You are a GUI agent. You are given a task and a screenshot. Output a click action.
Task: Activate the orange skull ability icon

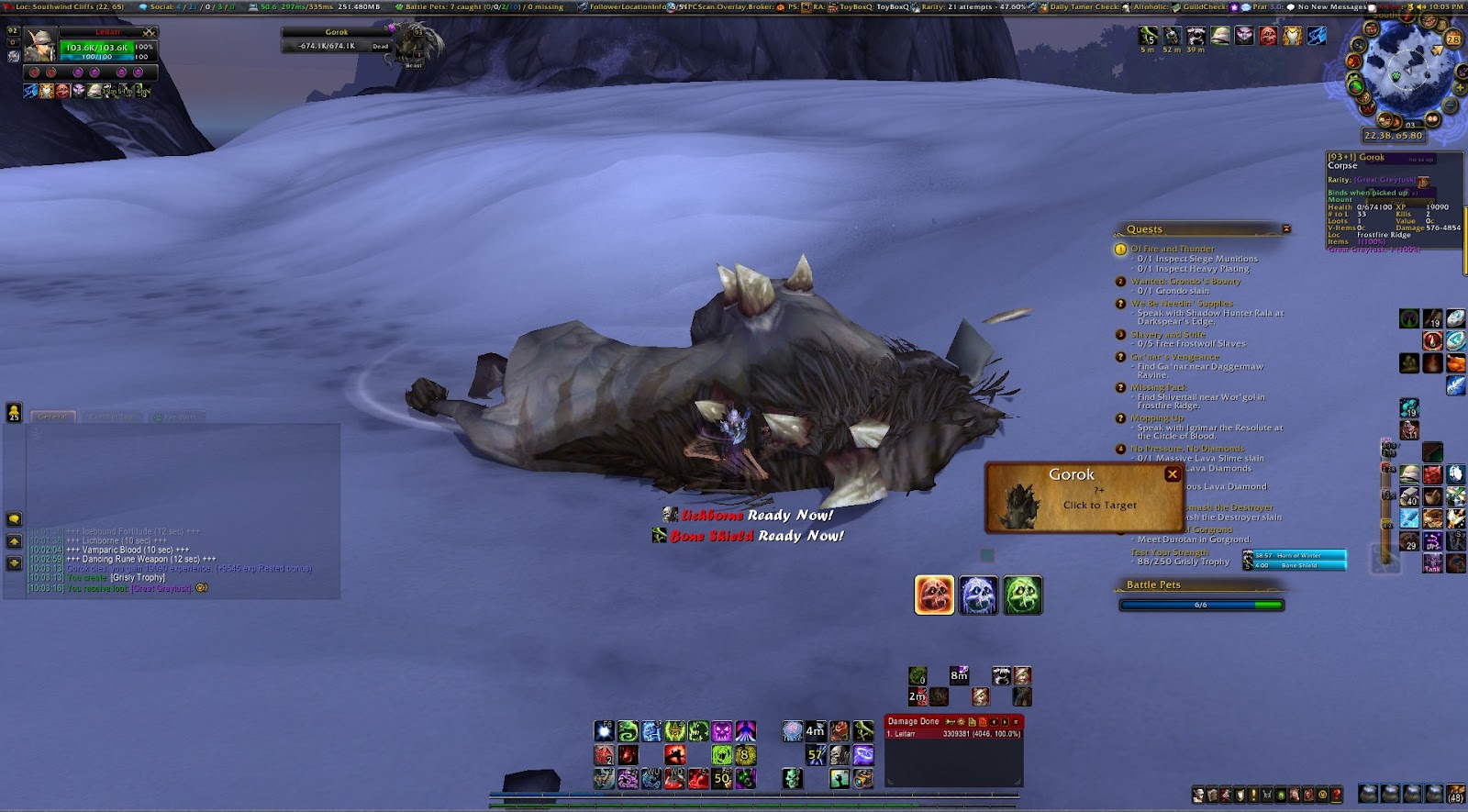pos(934,595)
